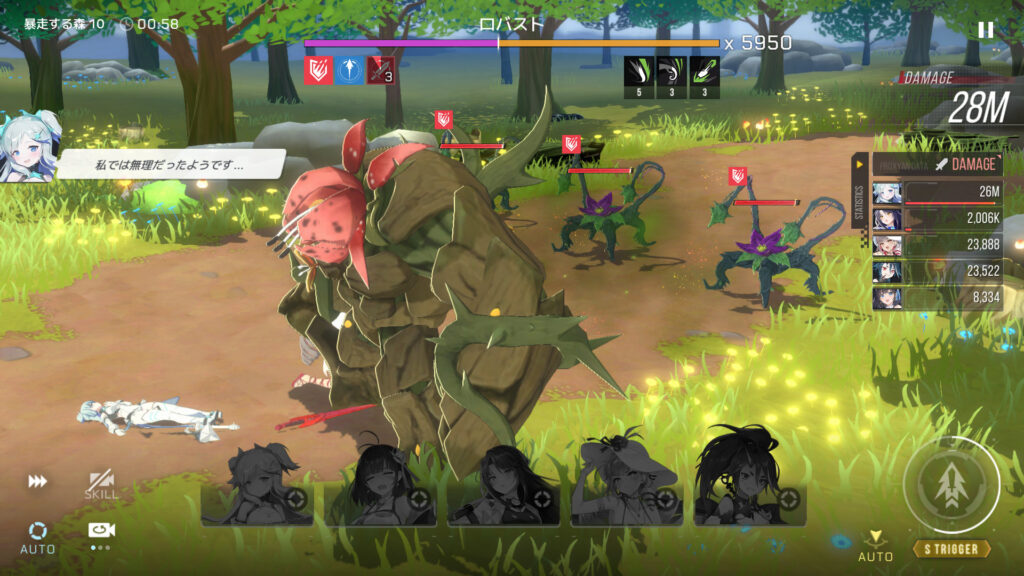Switch the bottom-left AUTO battle mode
The image size is (1024, 576).
click(x=38, y=536)
